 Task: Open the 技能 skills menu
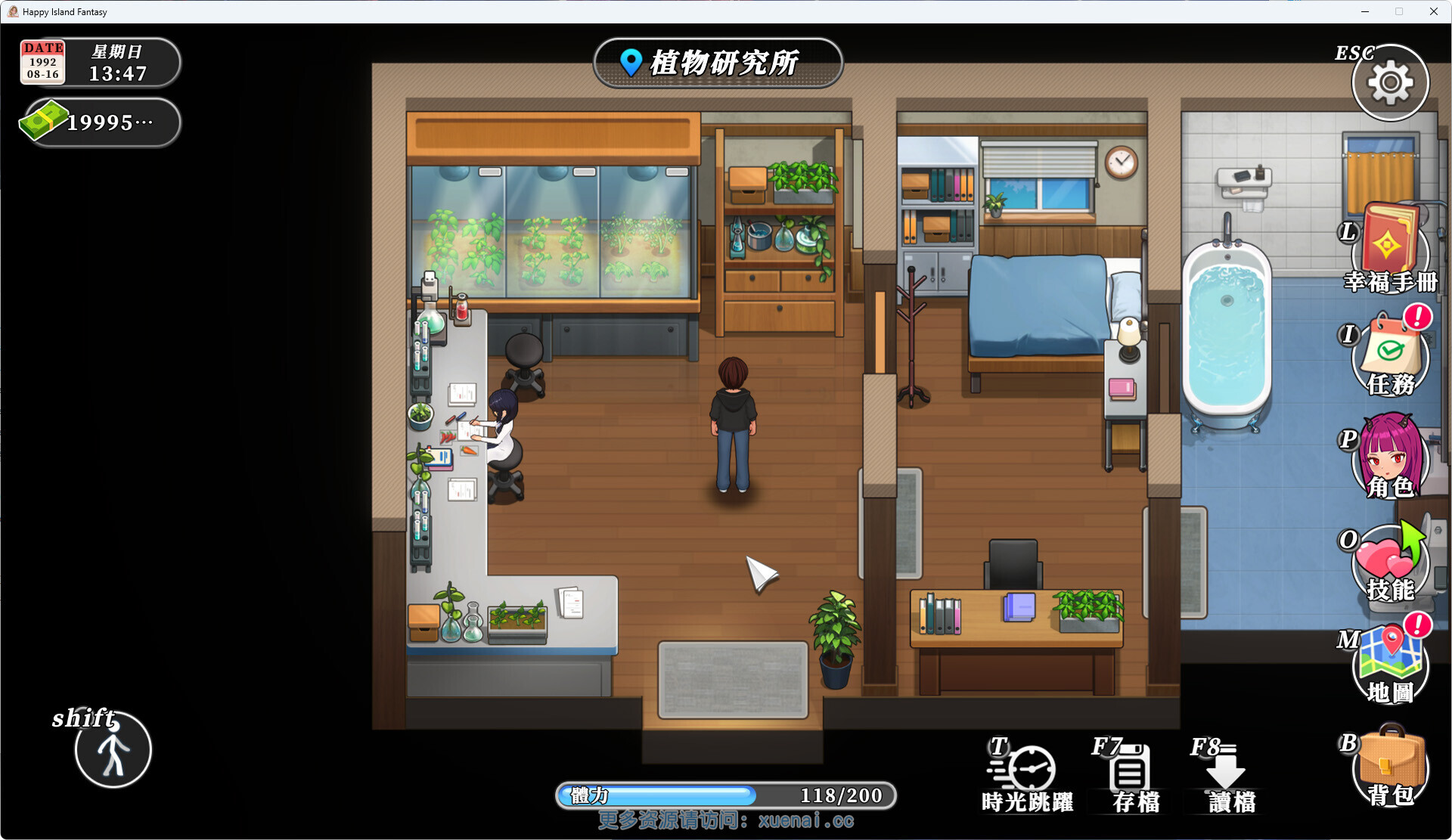[x=1390, y=563]
